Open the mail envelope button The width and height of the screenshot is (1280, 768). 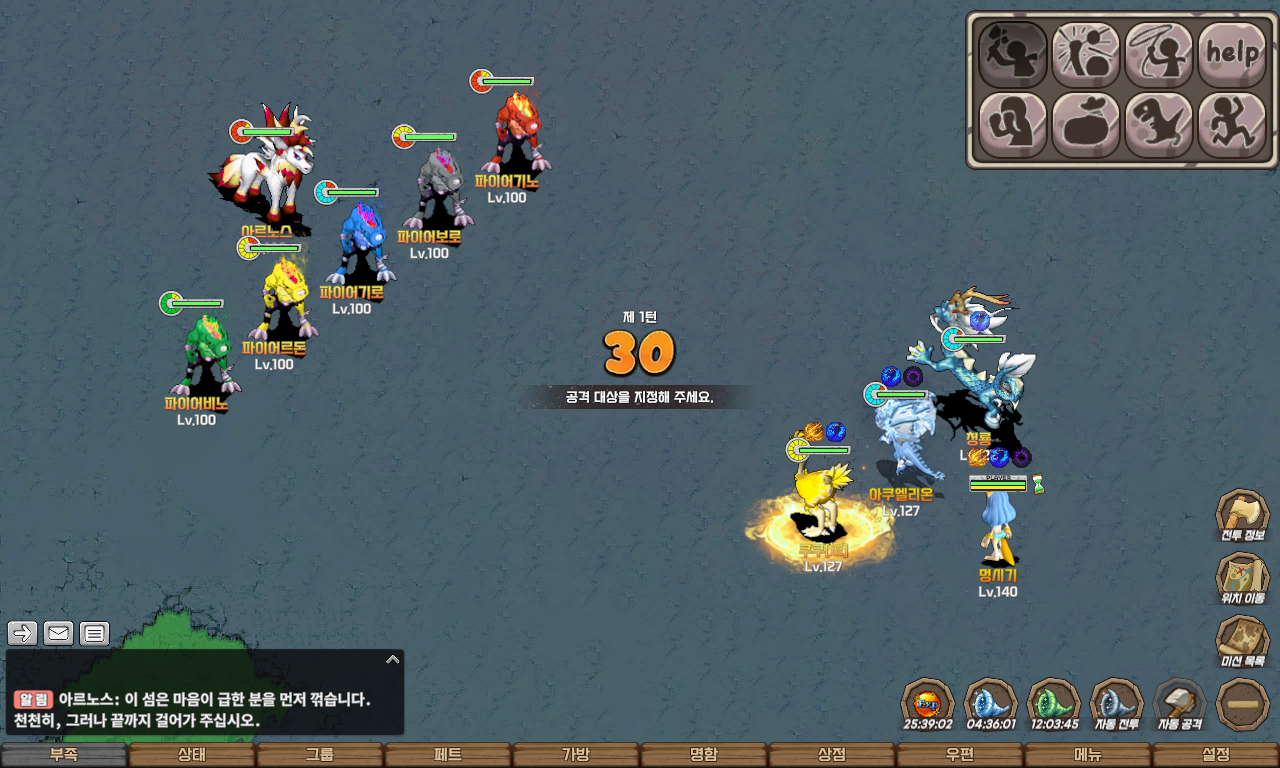(59, 633)
